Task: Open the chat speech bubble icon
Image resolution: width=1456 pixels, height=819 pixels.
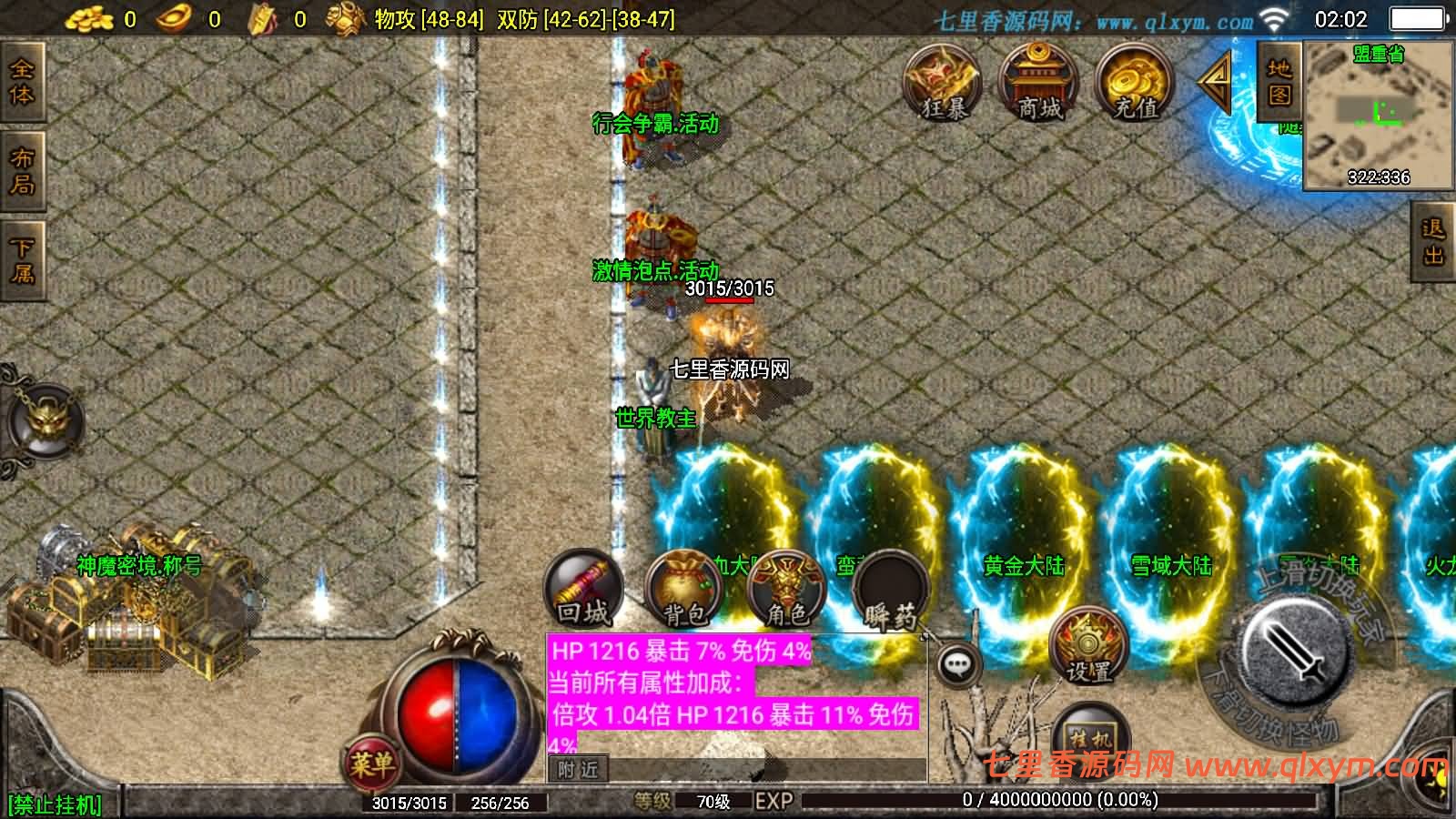Action: pos(956,665)
